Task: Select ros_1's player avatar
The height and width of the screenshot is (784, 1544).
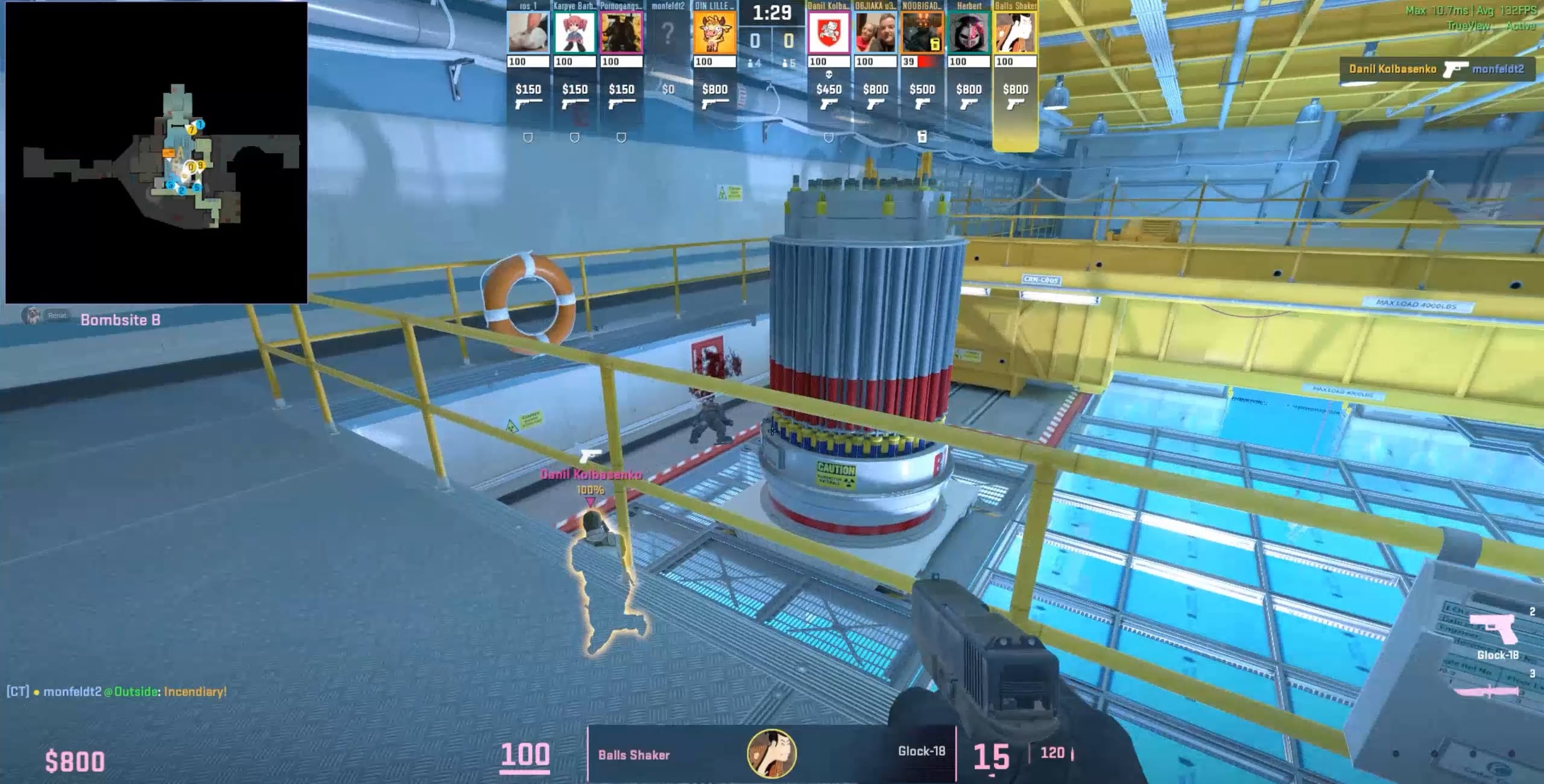Action: pyautogui.click(x=528, y=33)
